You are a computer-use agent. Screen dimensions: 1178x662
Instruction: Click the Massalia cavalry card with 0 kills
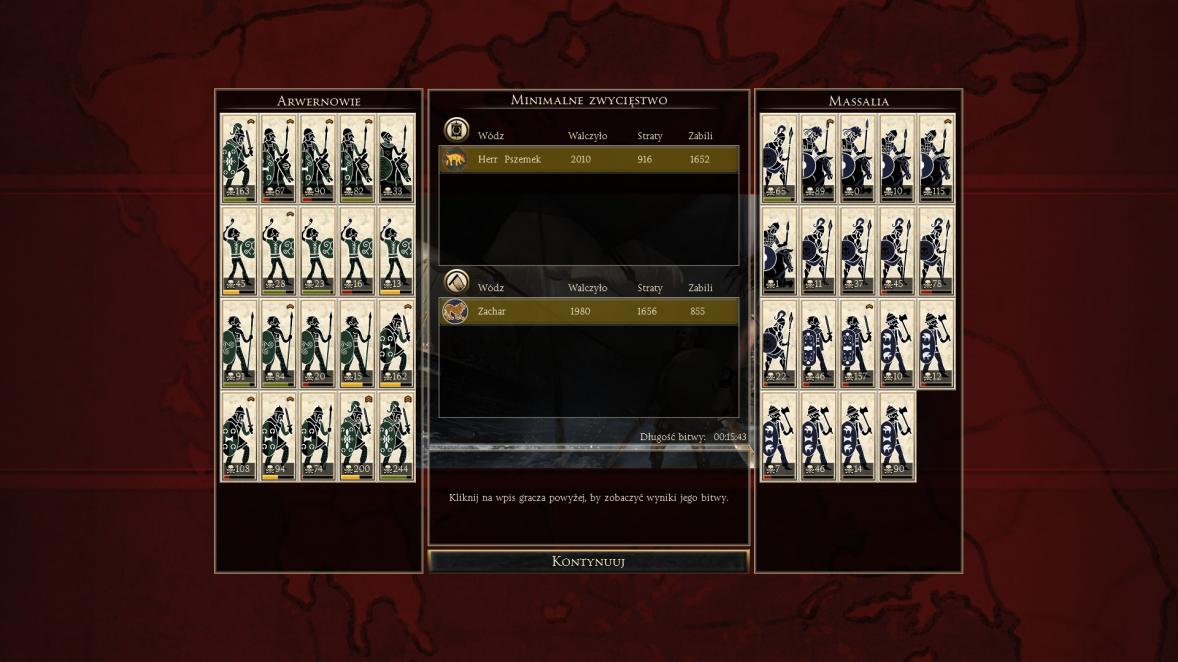coord(857,158)
